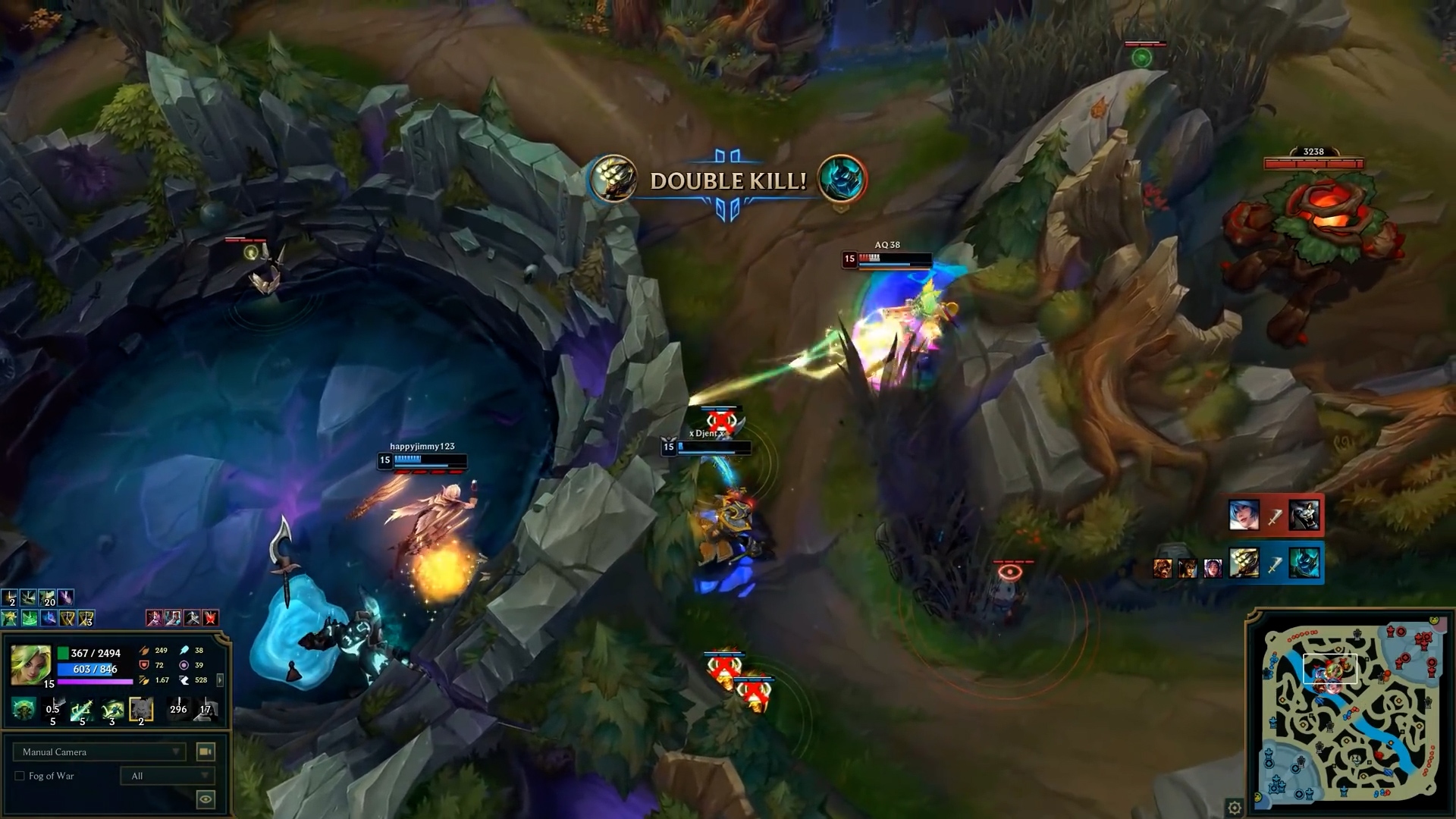The width and height of the screenshot is (1456, 819).
Task: Select the red team kill banner
Action: (1276, 514)
